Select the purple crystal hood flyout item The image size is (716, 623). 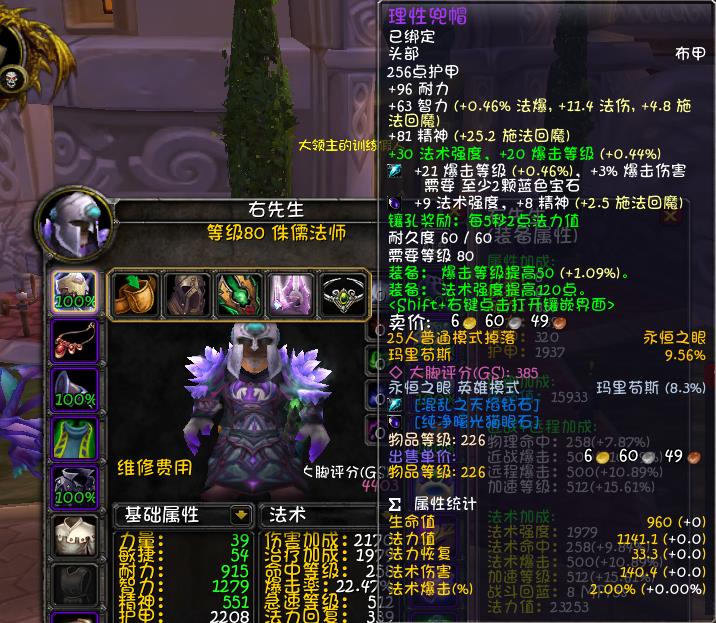pyautogui.click(x=293, y=294)
